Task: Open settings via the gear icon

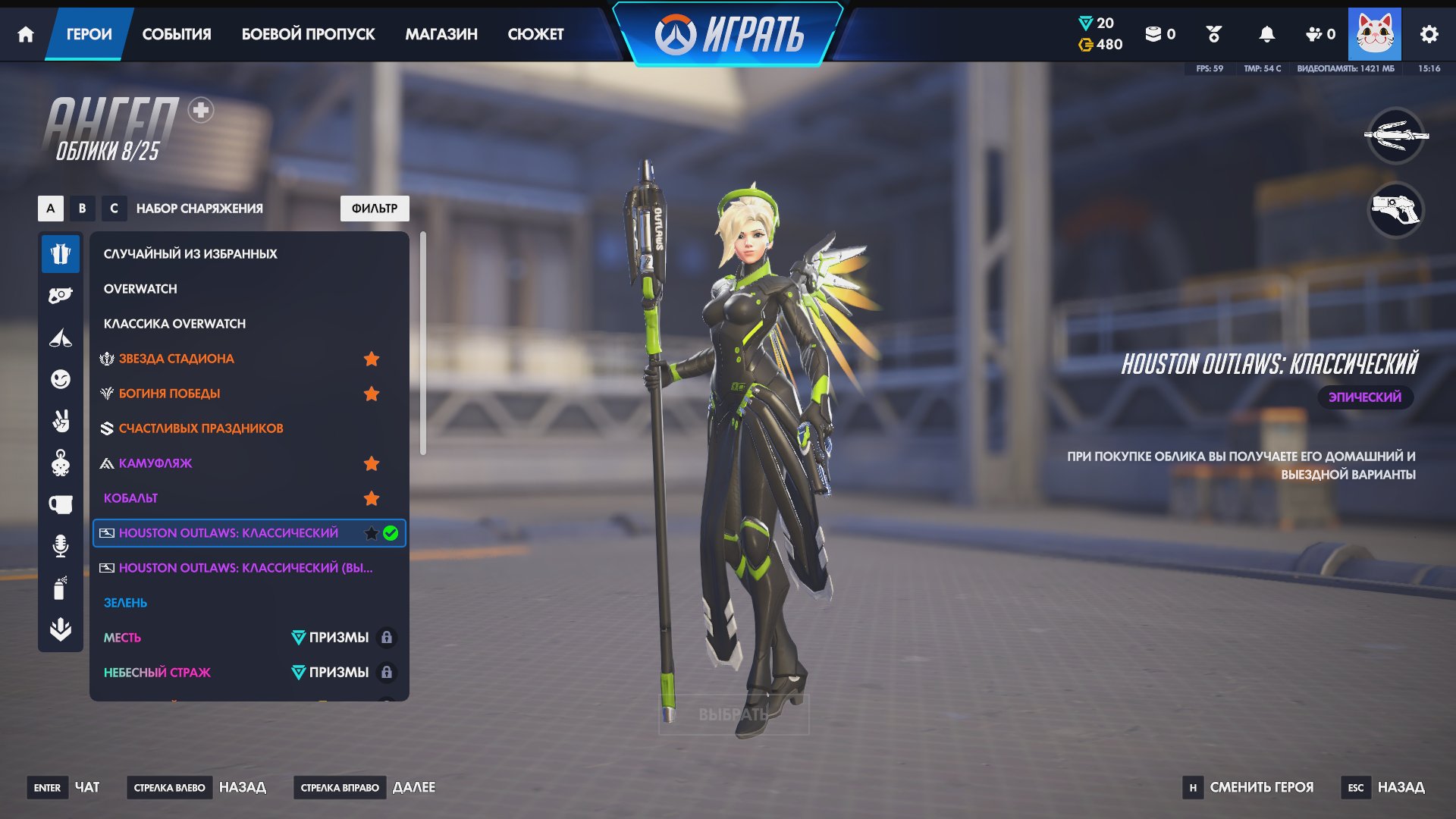Action: (x=1429, y=34)
